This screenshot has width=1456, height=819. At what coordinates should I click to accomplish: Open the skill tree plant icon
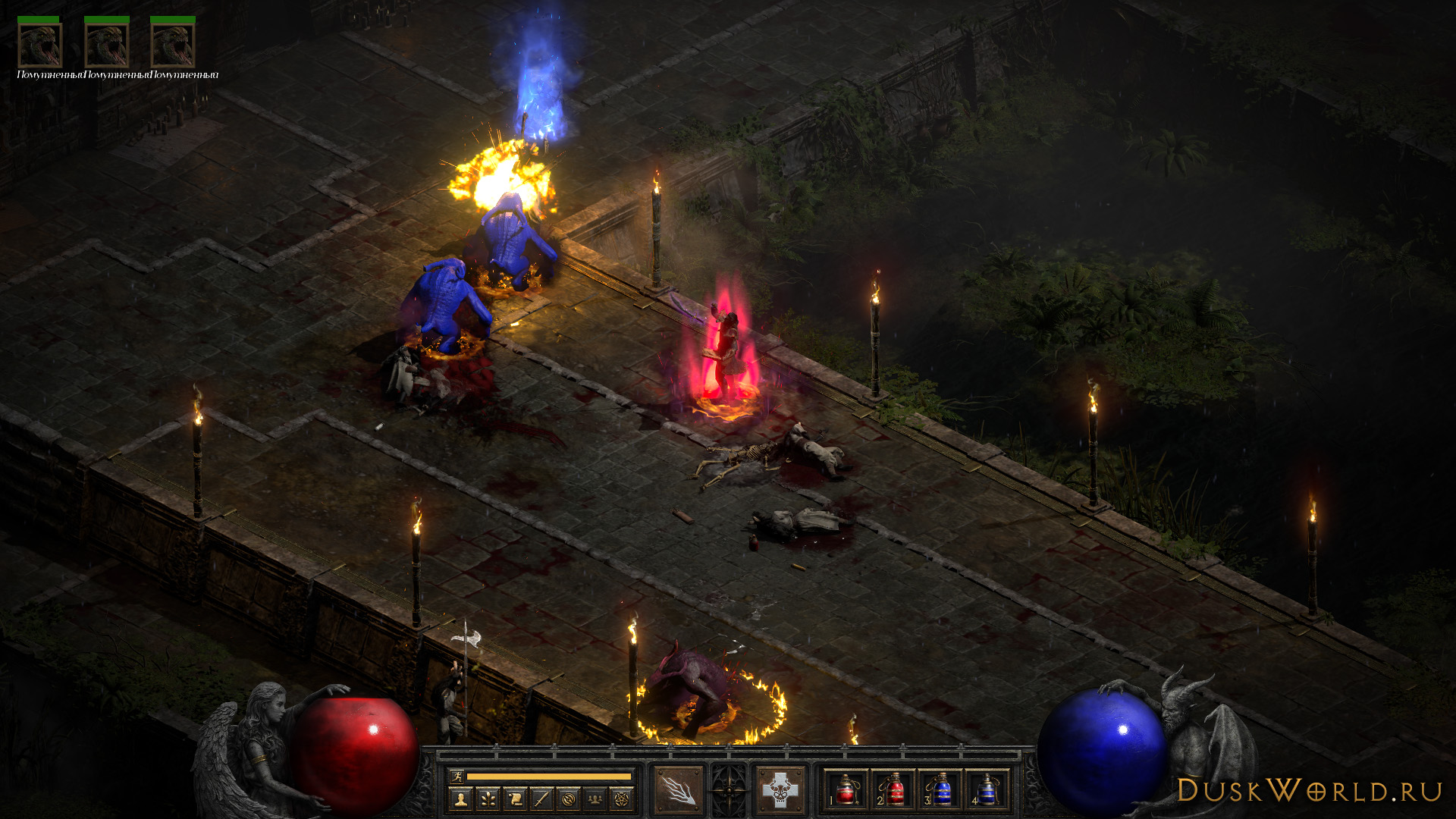point(487,799)
